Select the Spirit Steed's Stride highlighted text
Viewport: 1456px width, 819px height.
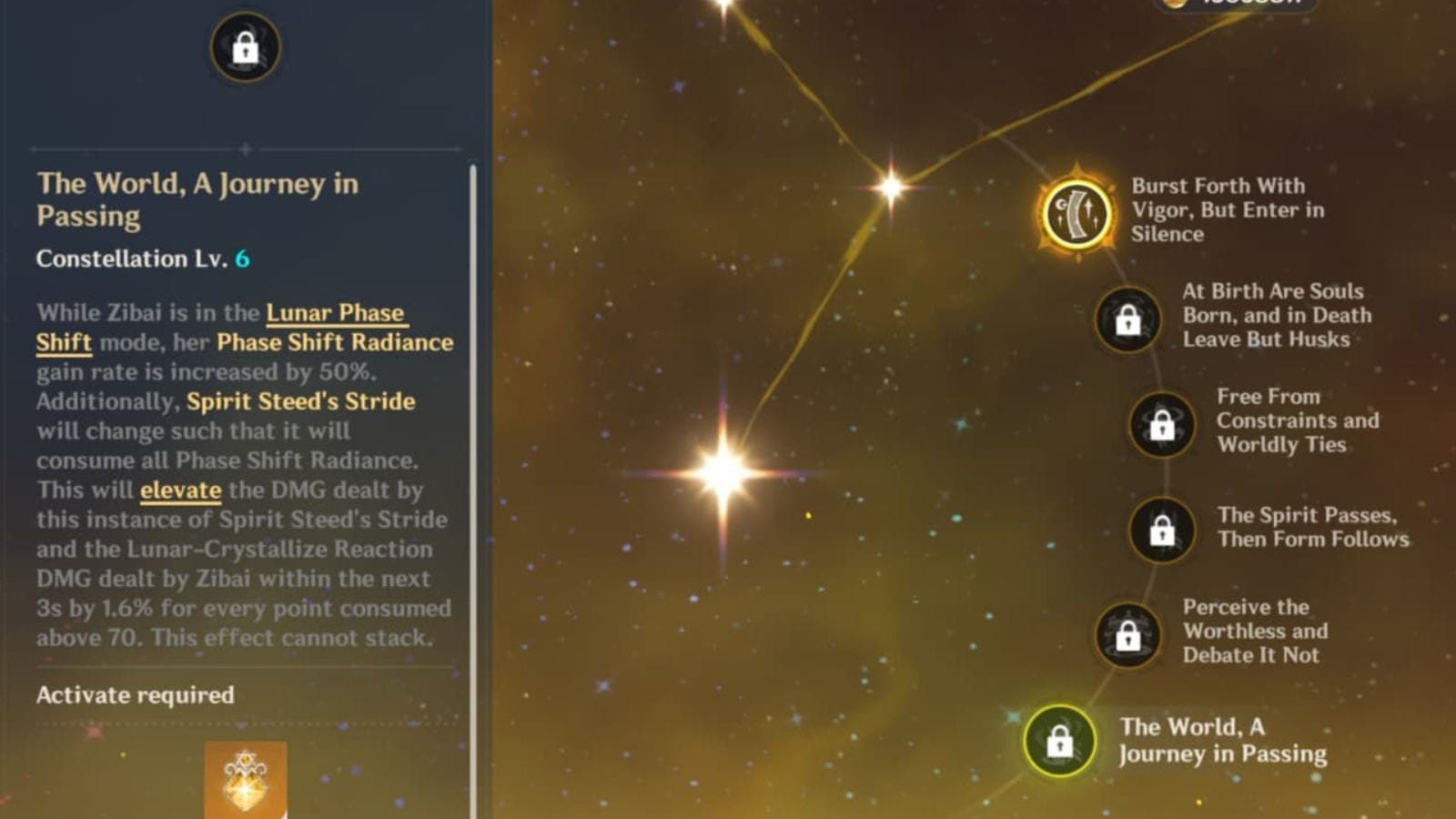[300, 401]
